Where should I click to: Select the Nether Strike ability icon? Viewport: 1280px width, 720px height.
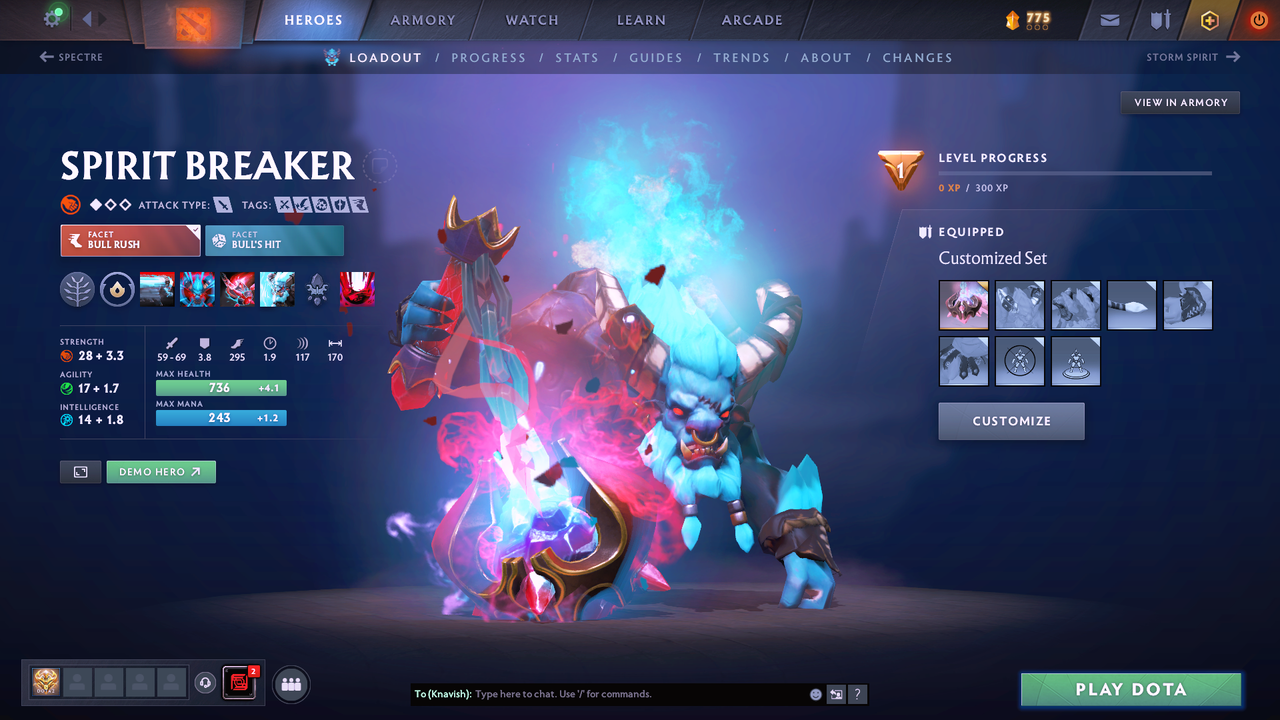tap(277, 289)
